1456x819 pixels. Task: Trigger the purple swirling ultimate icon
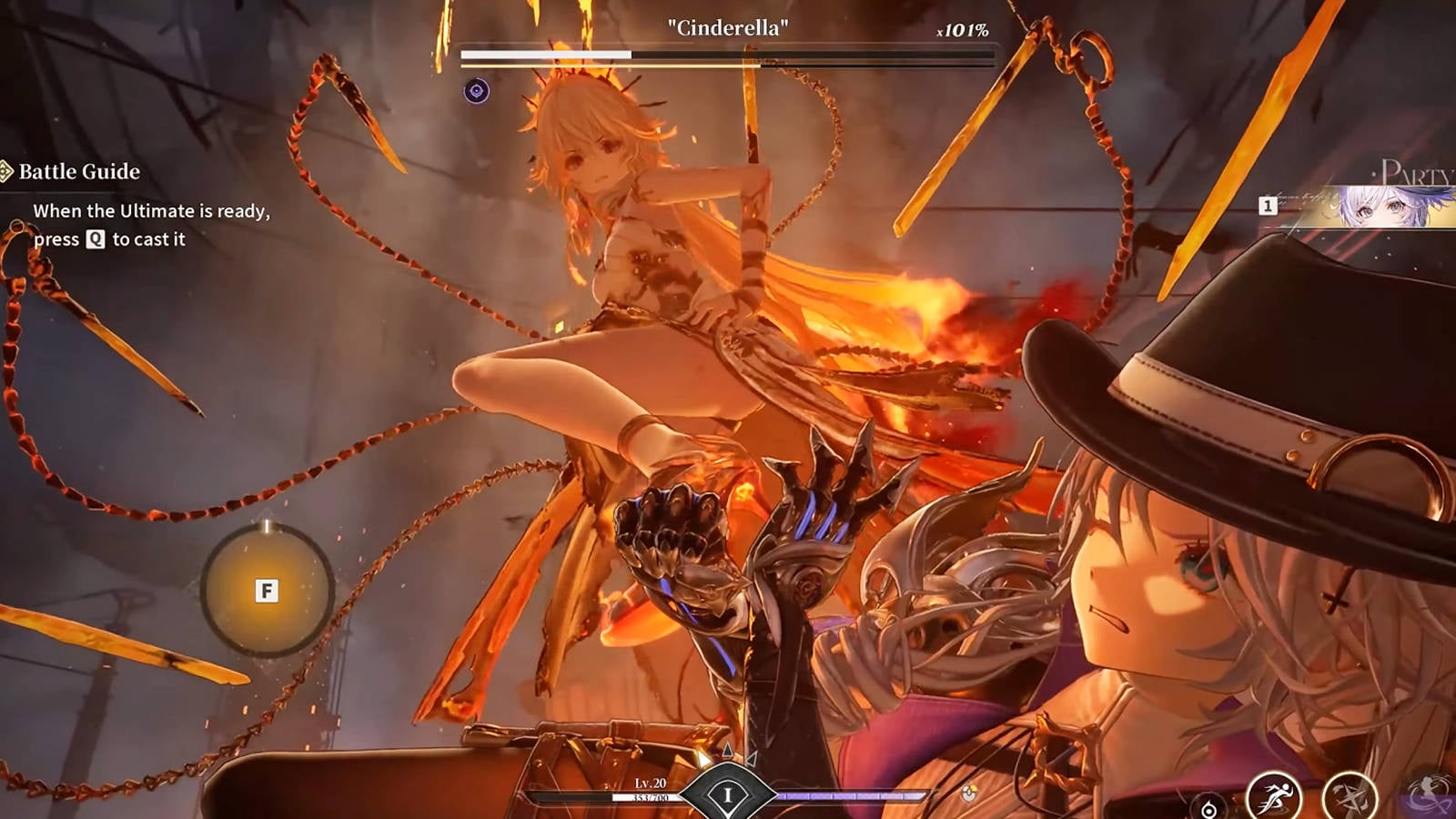pyautogui.click(x=1431, y=794)
